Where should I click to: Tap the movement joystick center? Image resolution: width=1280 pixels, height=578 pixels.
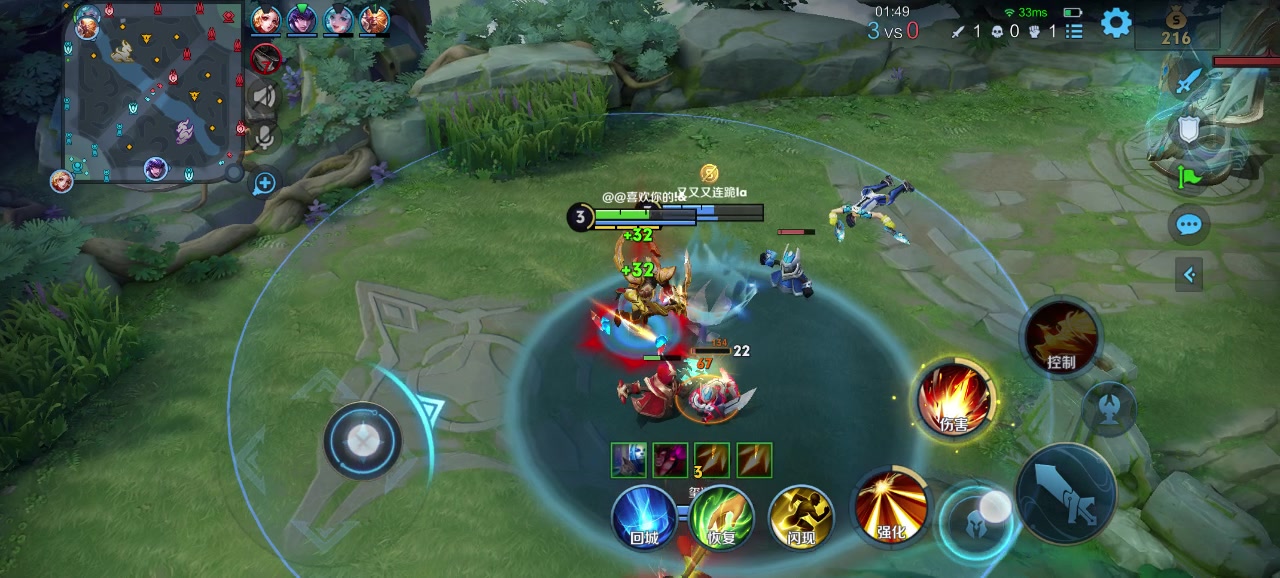point(362,440)
